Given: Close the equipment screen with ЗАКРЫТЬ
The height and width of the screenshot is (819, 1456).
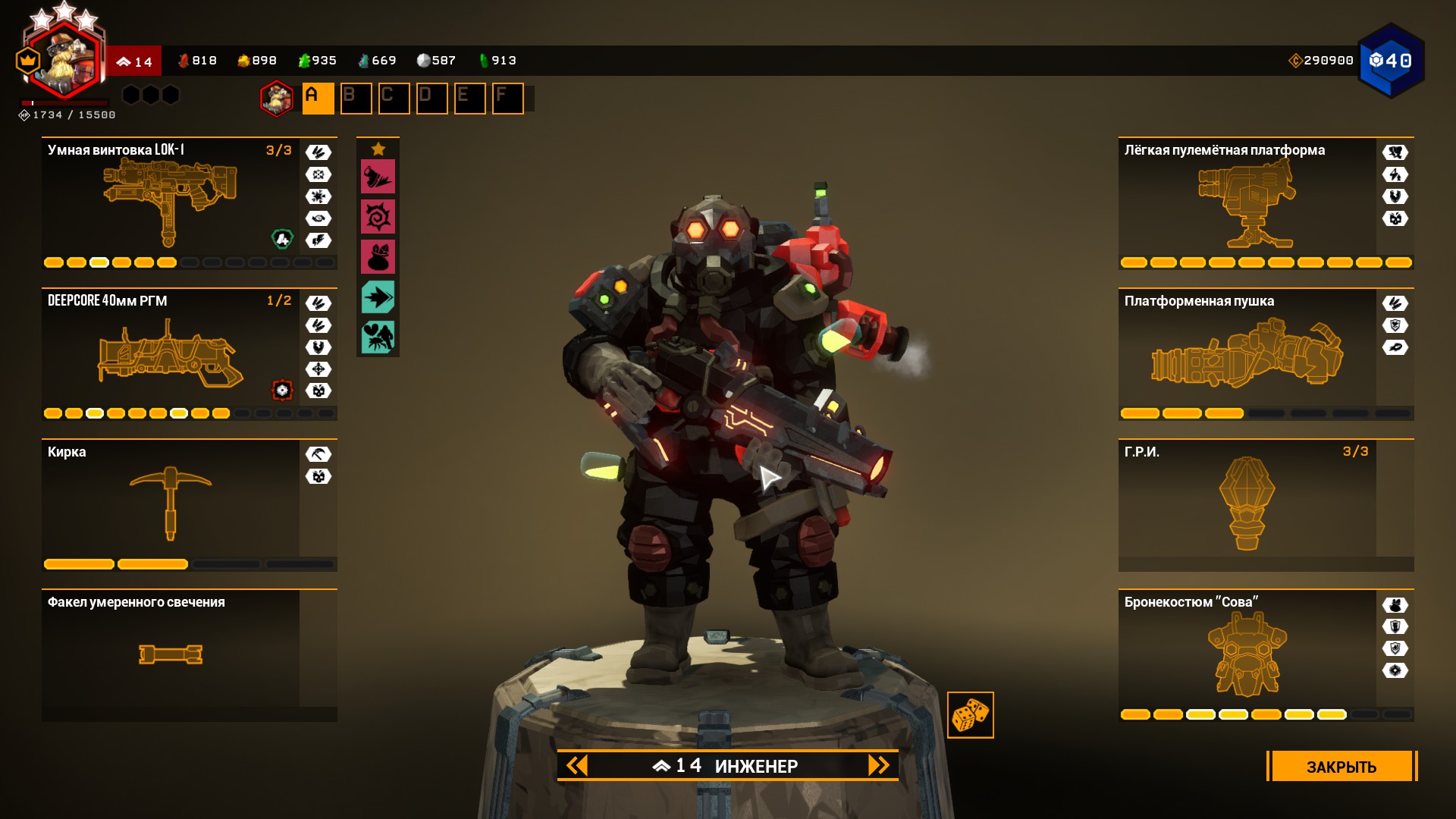Looking at the screenshot, I should coord(1341,766).
